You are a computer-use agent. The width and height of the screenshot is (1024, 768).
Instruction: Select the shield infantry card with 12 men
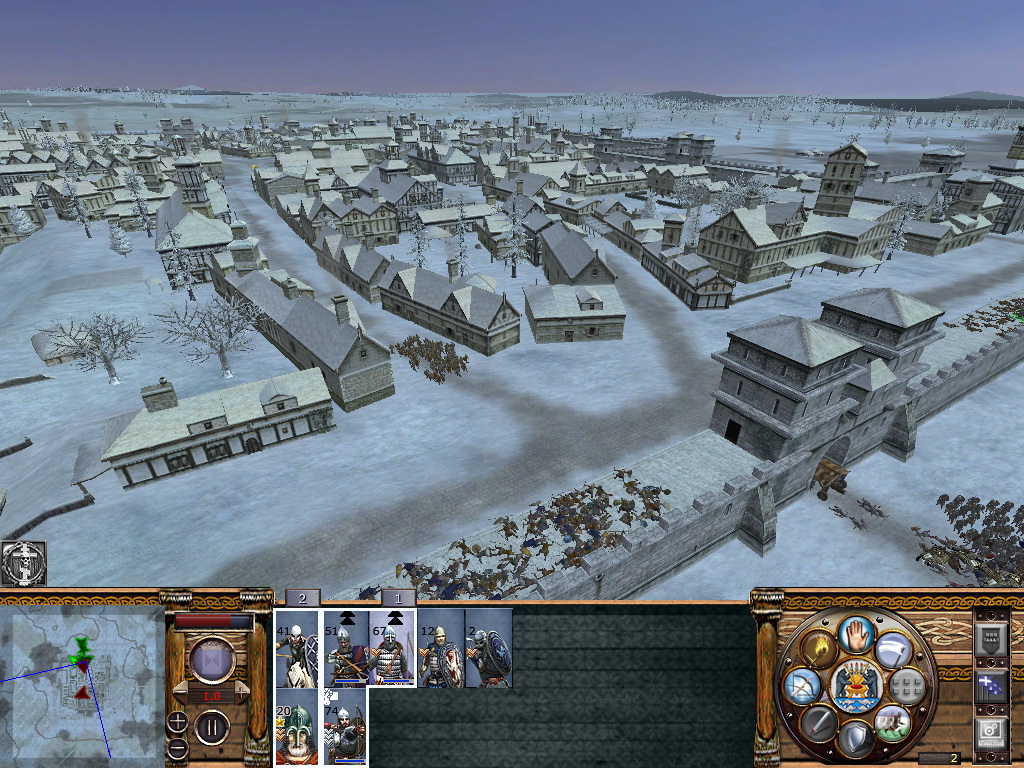(x=440, y=648)
